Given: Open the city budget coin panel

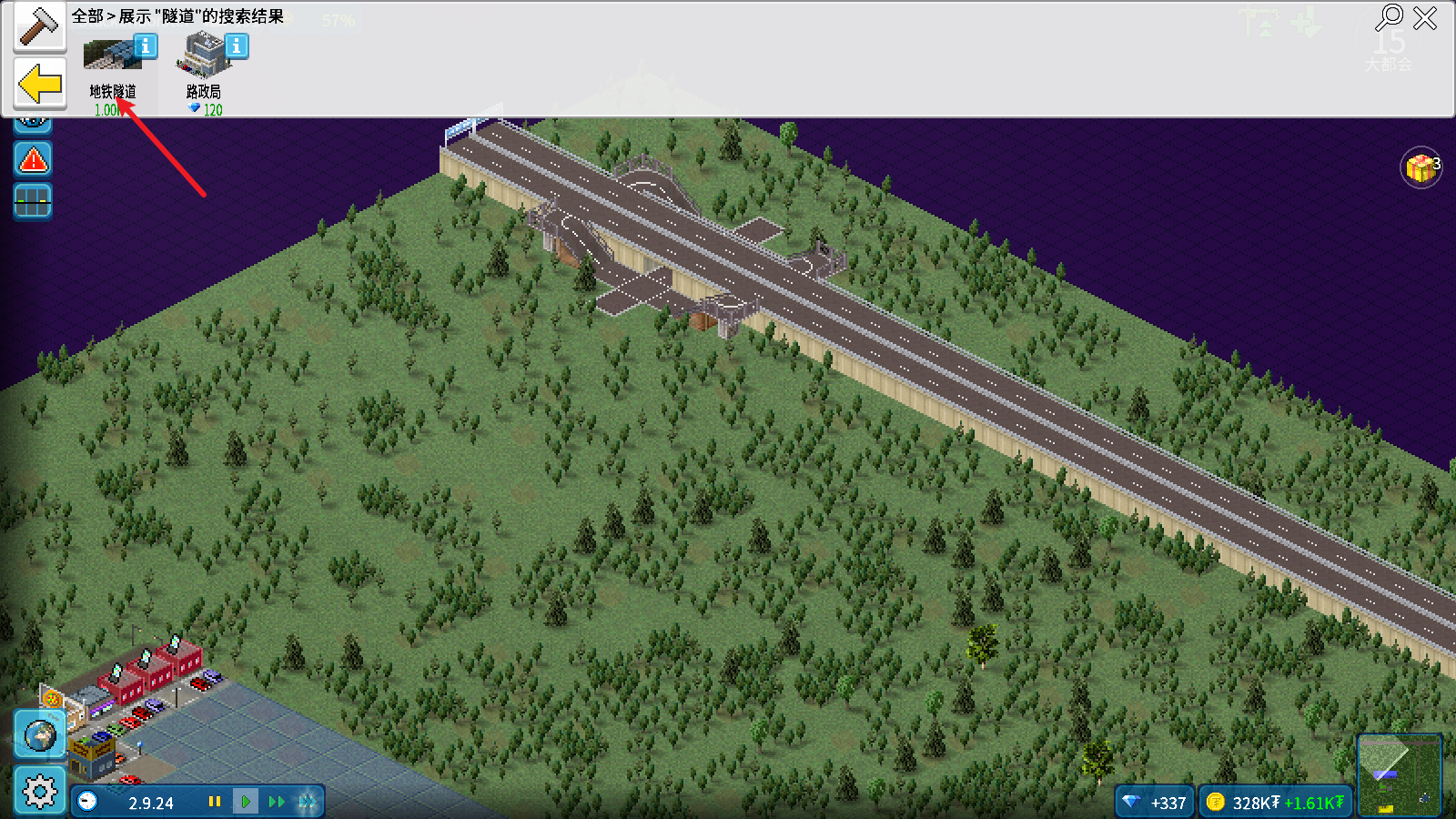Looking at the screenshot, I should (x=1275, y=803).
